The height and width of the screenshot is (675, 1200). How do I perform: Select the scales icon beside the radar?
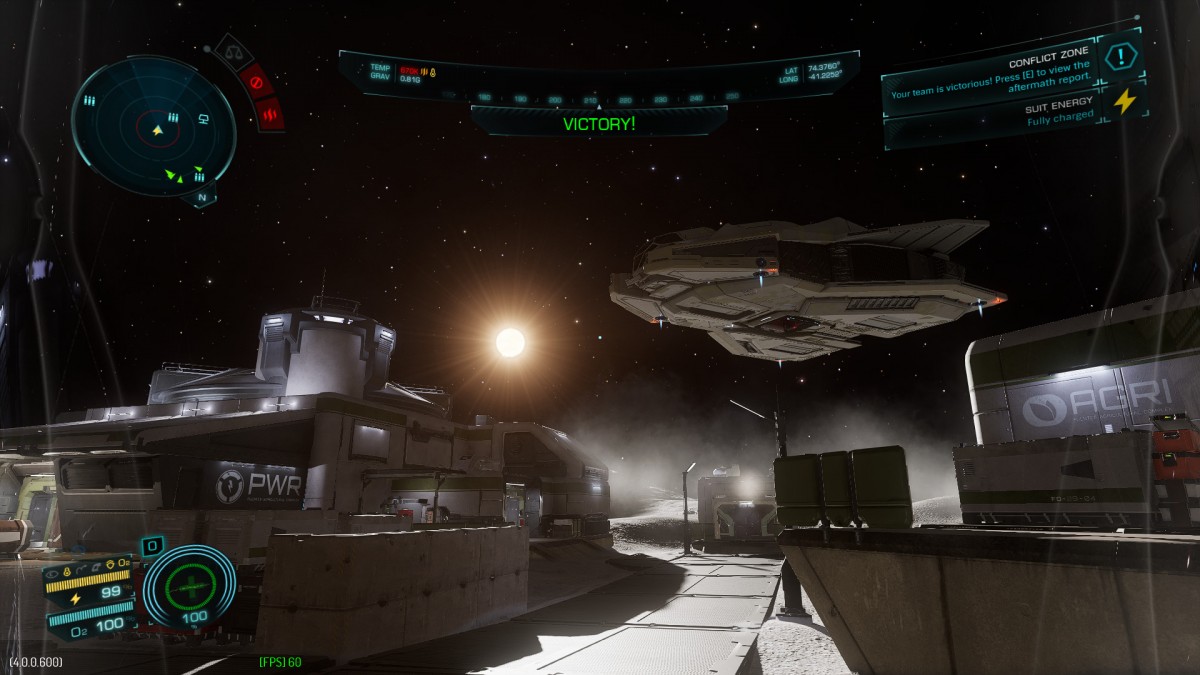click(x=233, y=50)
